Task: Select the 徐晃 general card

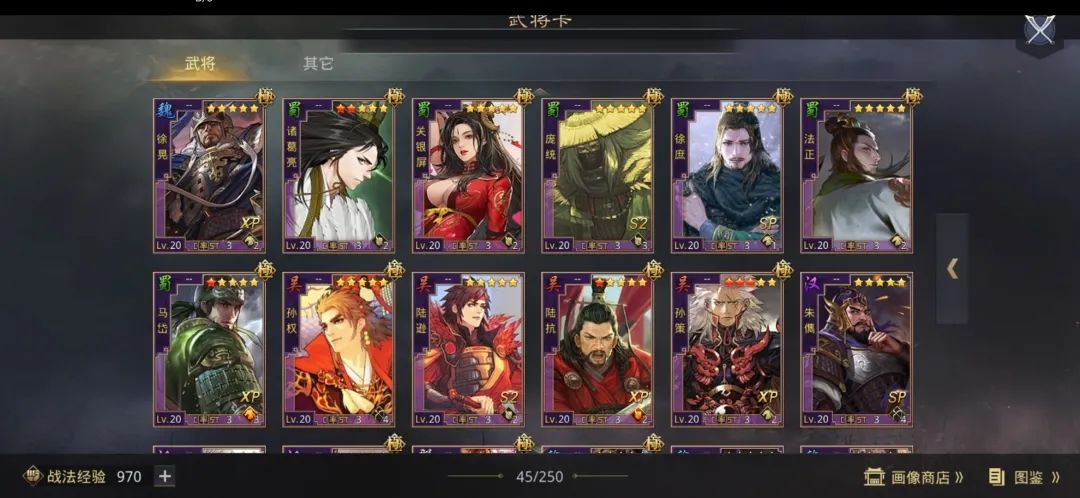Action: [x=209, y=176]
